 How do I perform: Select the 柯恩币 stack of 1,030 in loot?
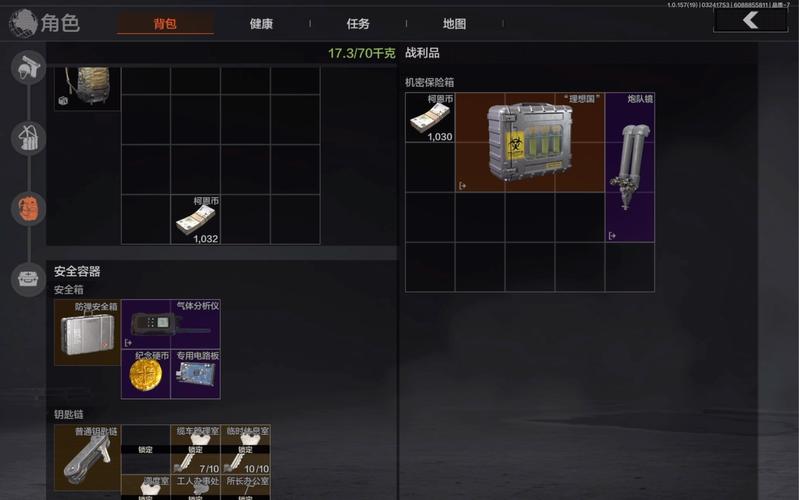pos(430,118)
